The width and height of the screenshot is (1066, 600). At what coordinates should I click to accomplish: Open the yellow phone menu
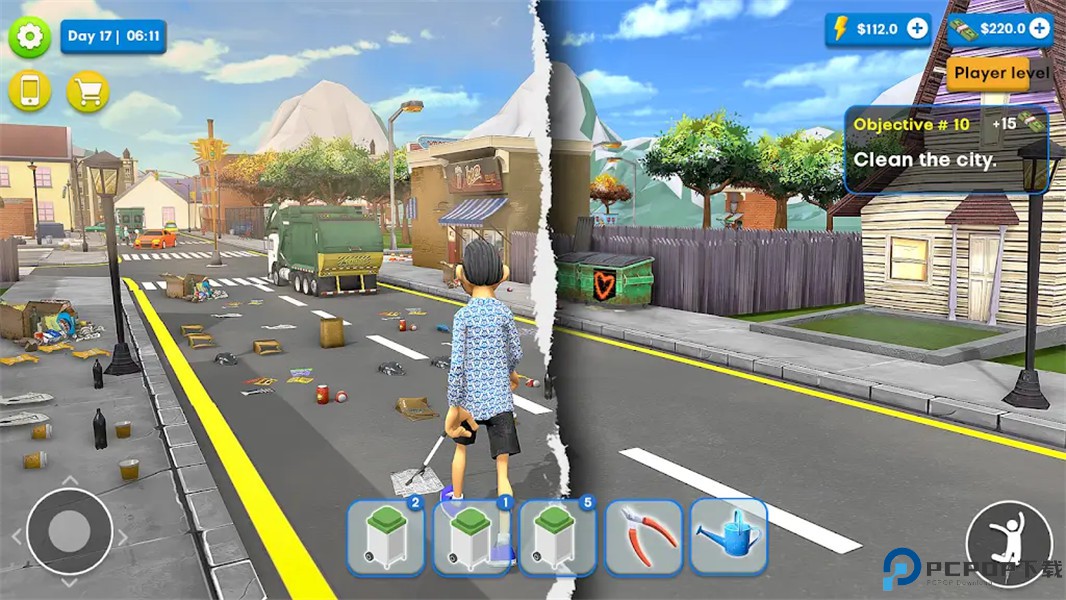[30, 91]
